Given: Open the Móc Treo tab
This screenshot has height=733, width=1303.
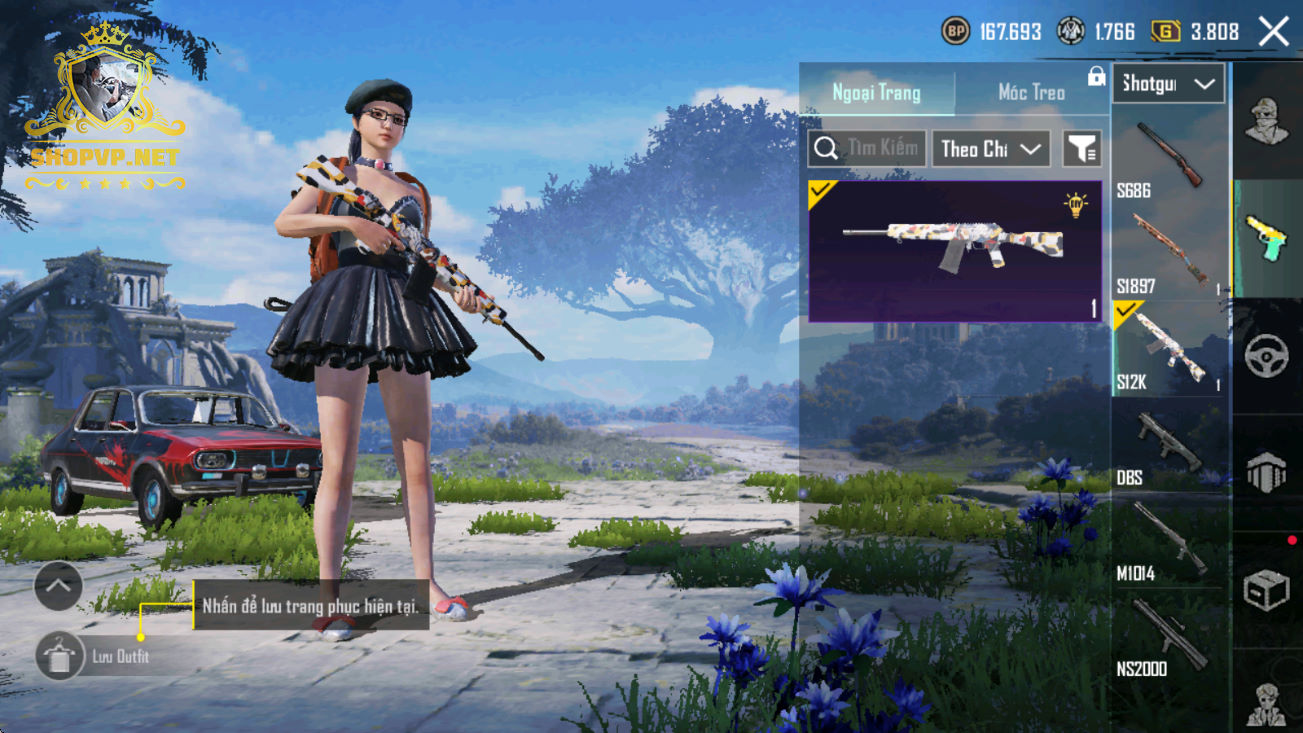Looking at the screenshot, I should tap(1031, 93).
